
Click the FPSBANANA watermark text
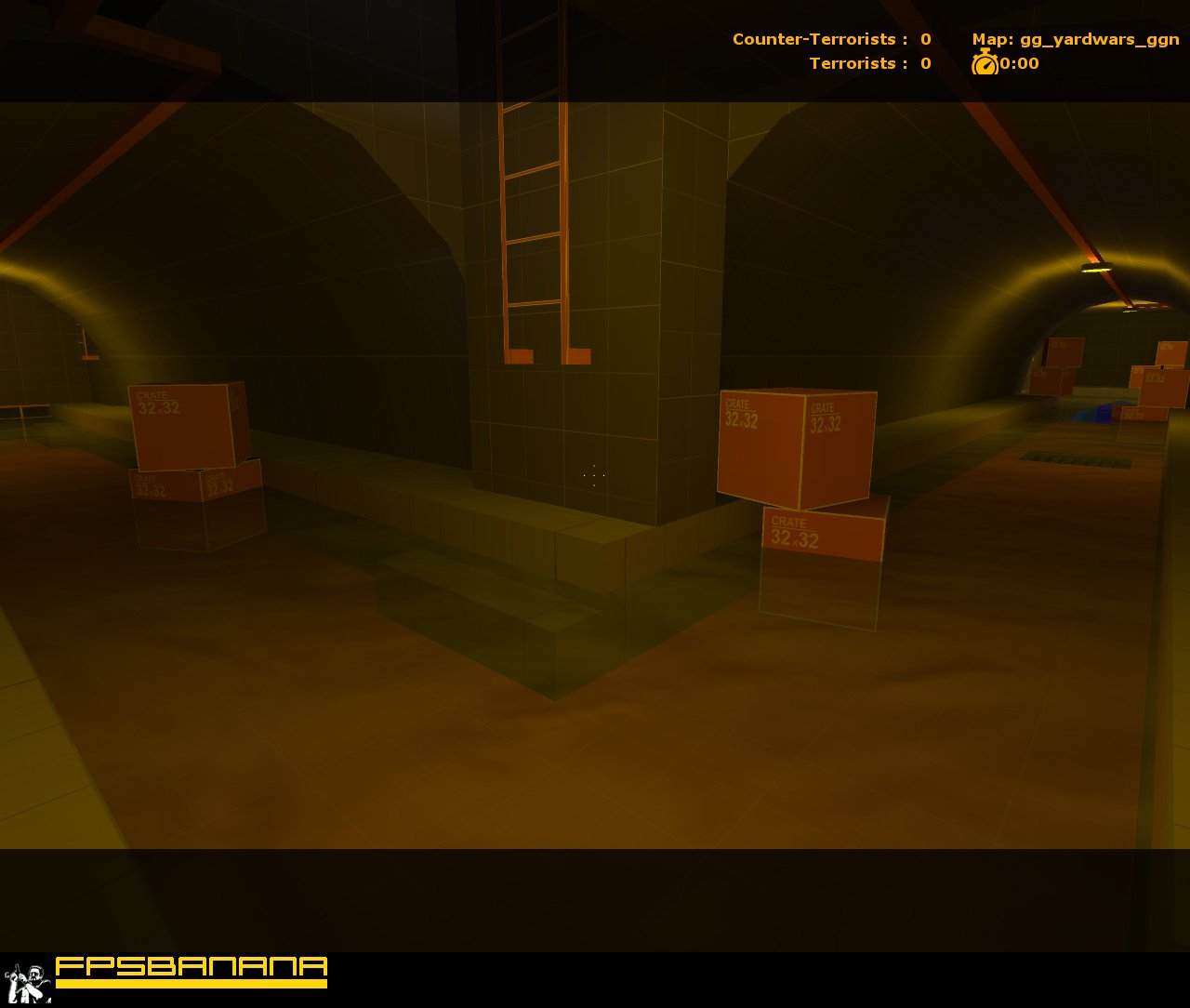point(191,969)
